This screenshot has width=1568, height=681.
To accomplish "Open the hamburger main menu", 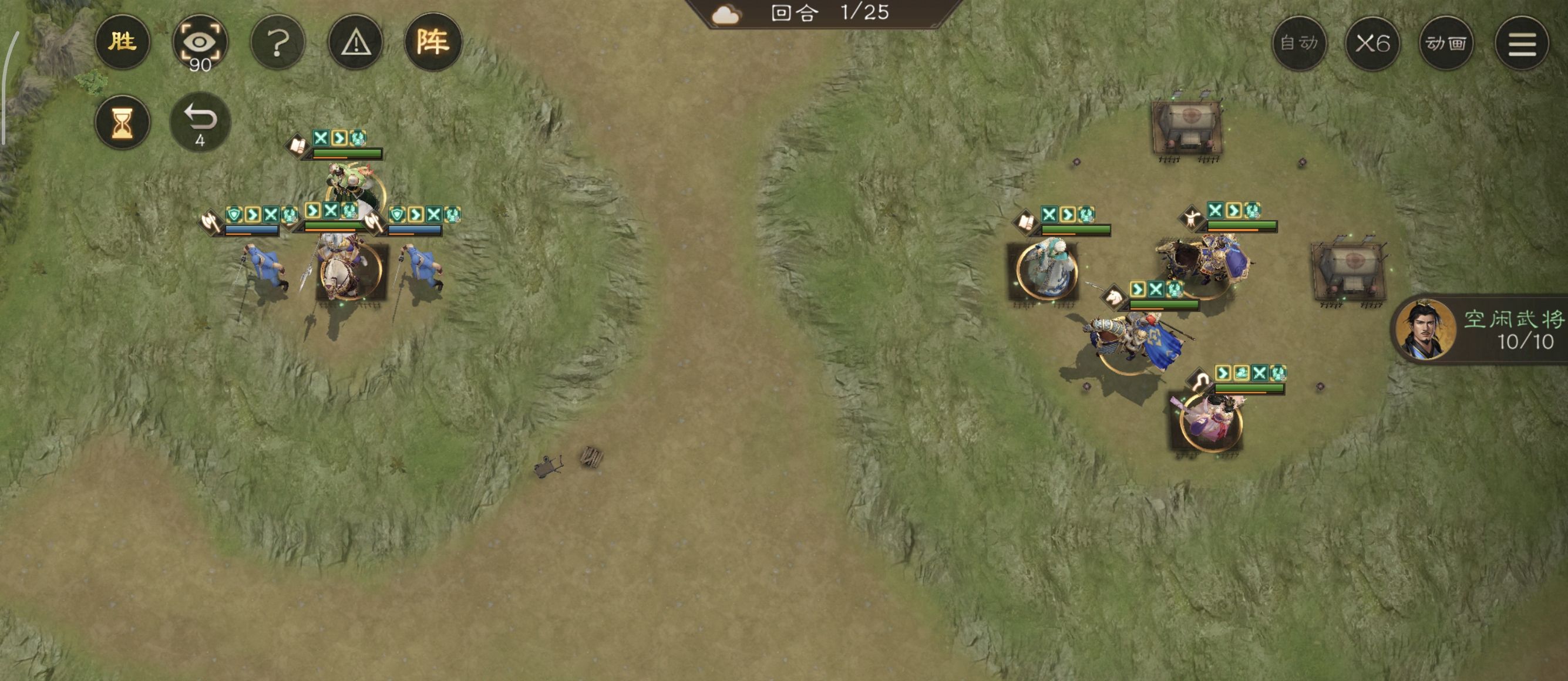I will (1522, 43).
